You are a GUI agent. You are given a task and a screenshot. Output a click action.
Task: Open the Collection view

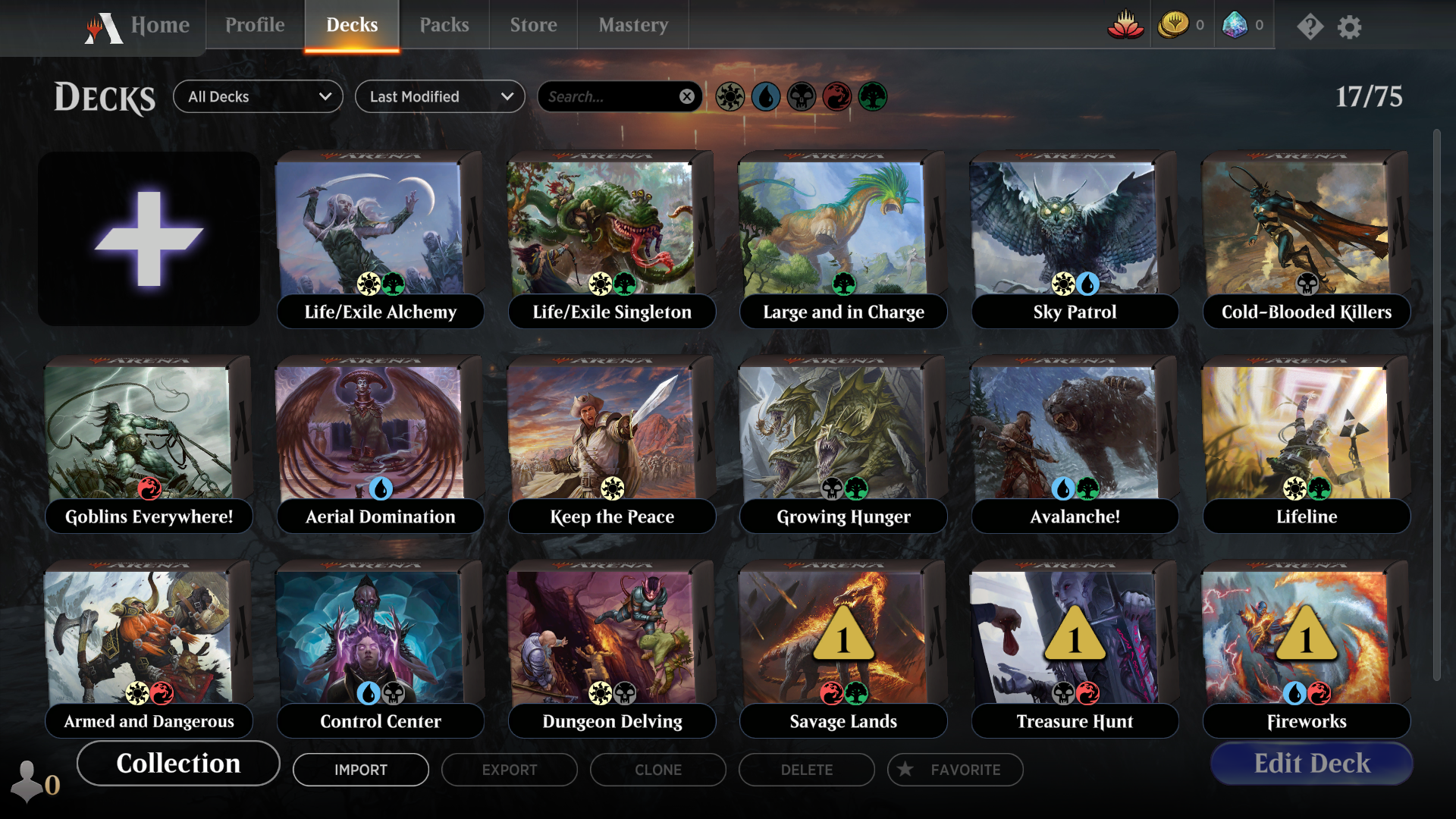[178, 764]
